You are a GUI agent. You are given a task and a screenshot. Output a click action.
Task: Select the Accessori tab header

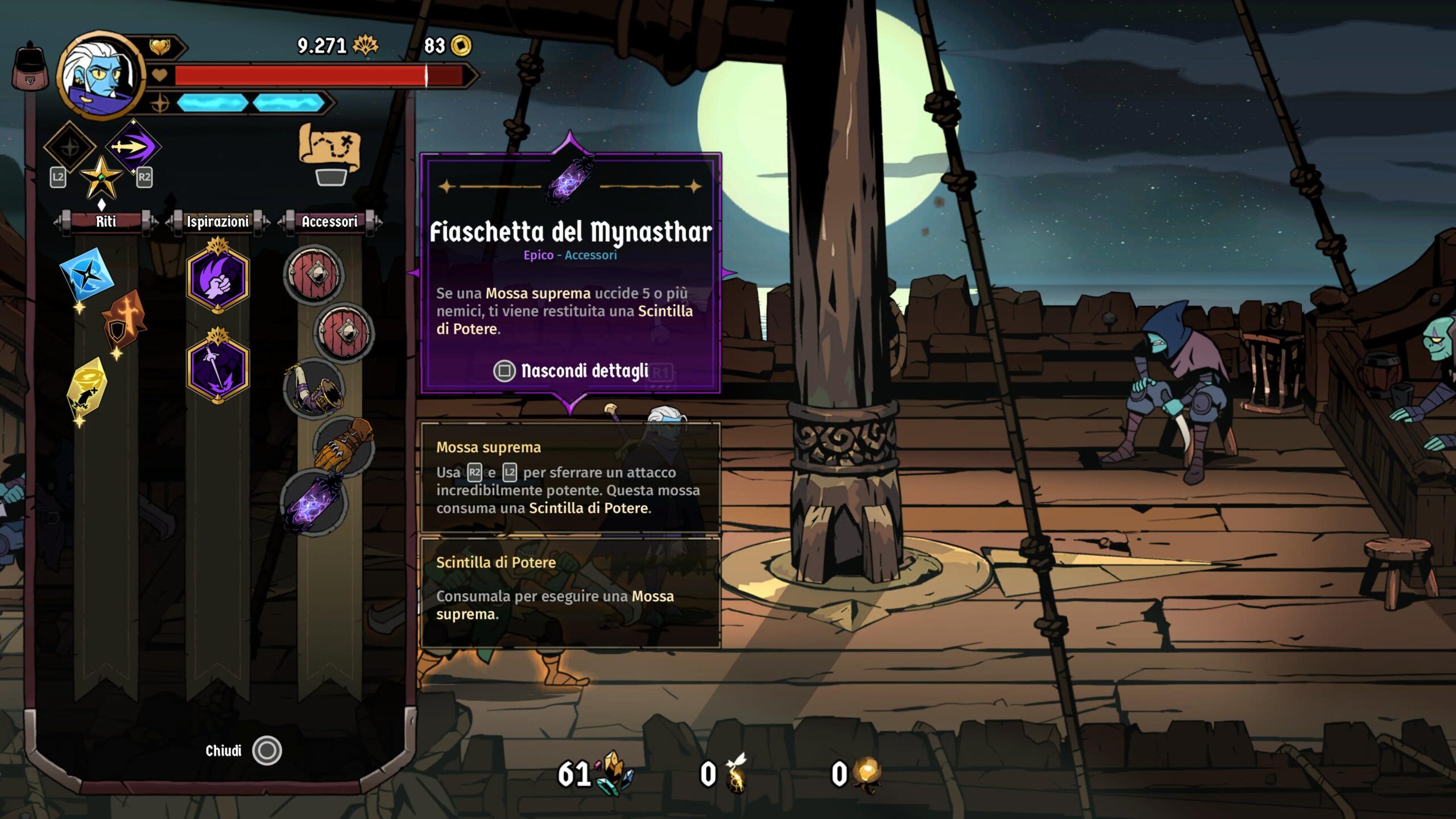coord(329,221)
